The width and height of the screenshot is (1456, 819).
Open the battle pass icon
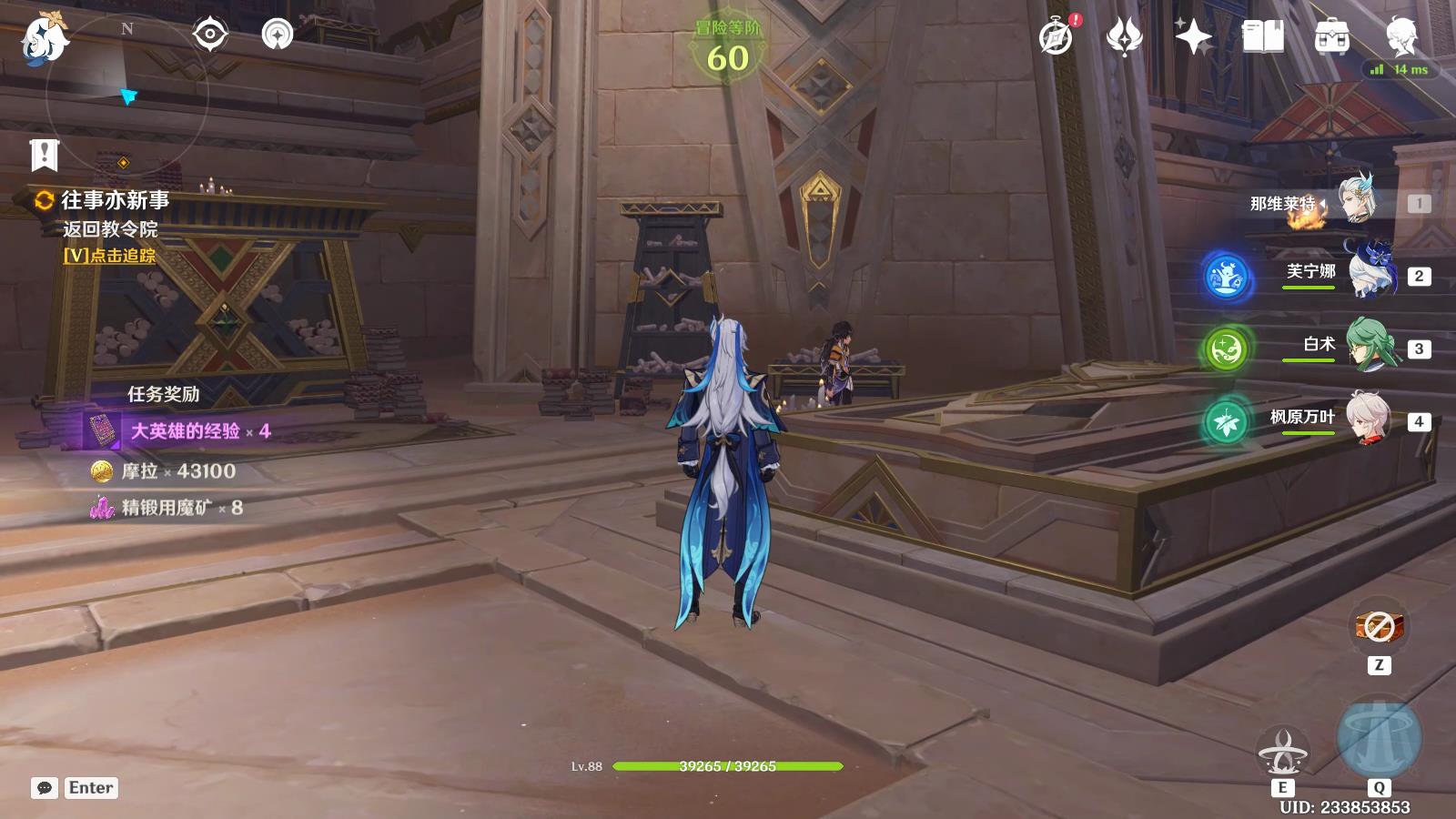[x=1125, y=37]
